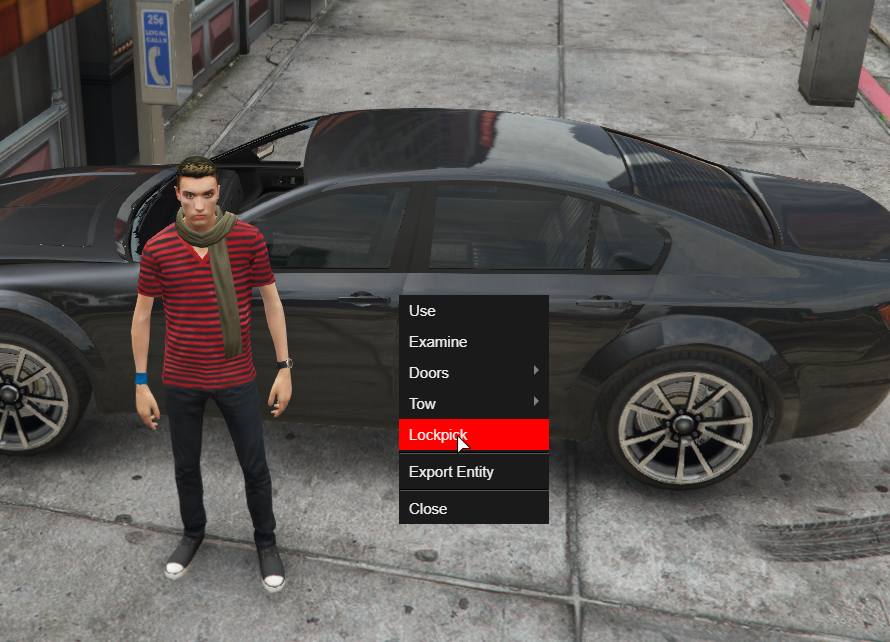Viewport: 890px width, 642px height.
Task: Open the Doors submenu
Action: pos(472,373)
